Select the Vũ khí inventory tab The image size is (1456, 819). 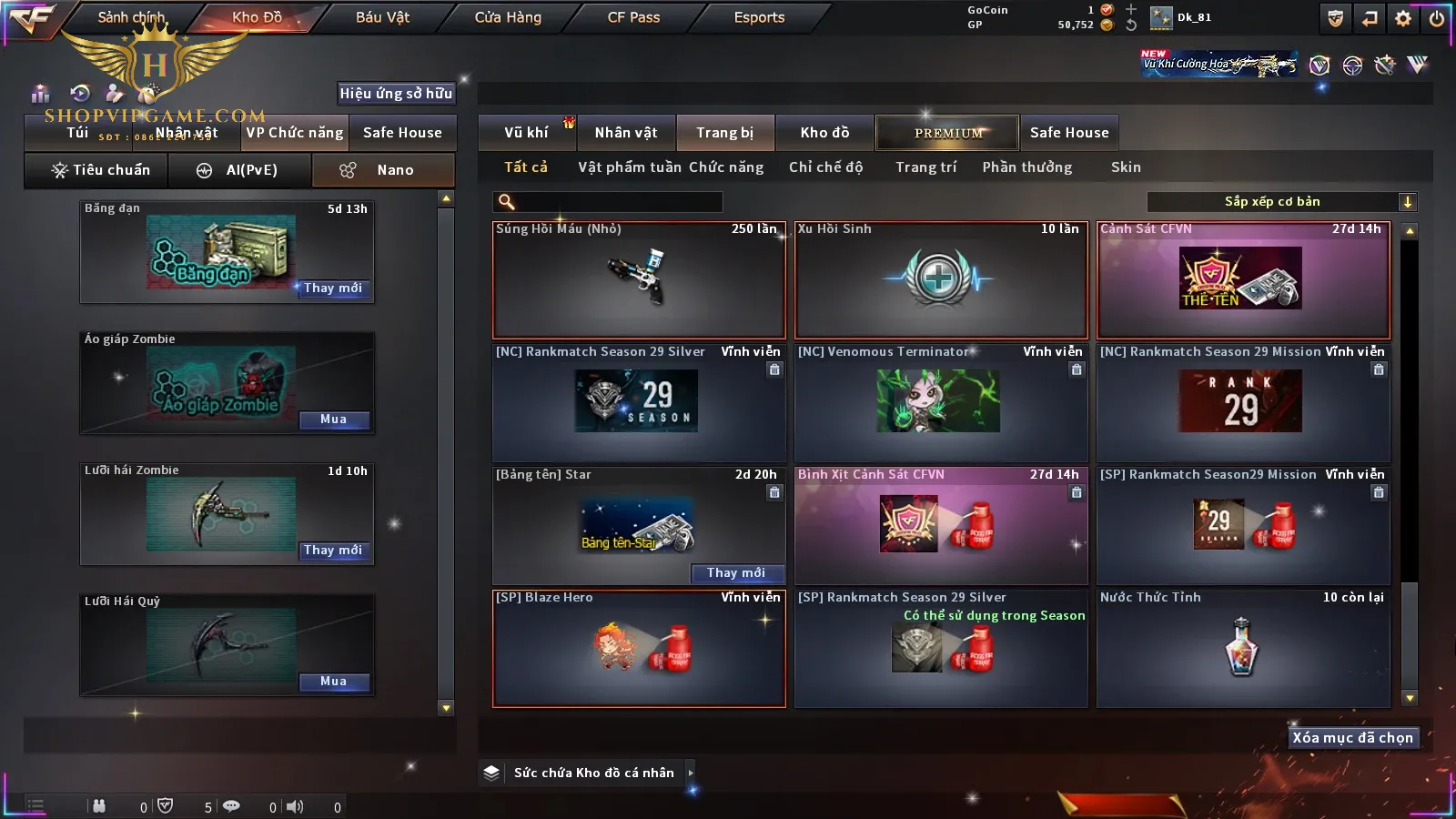pyautogui.click(x=526, y=133)
